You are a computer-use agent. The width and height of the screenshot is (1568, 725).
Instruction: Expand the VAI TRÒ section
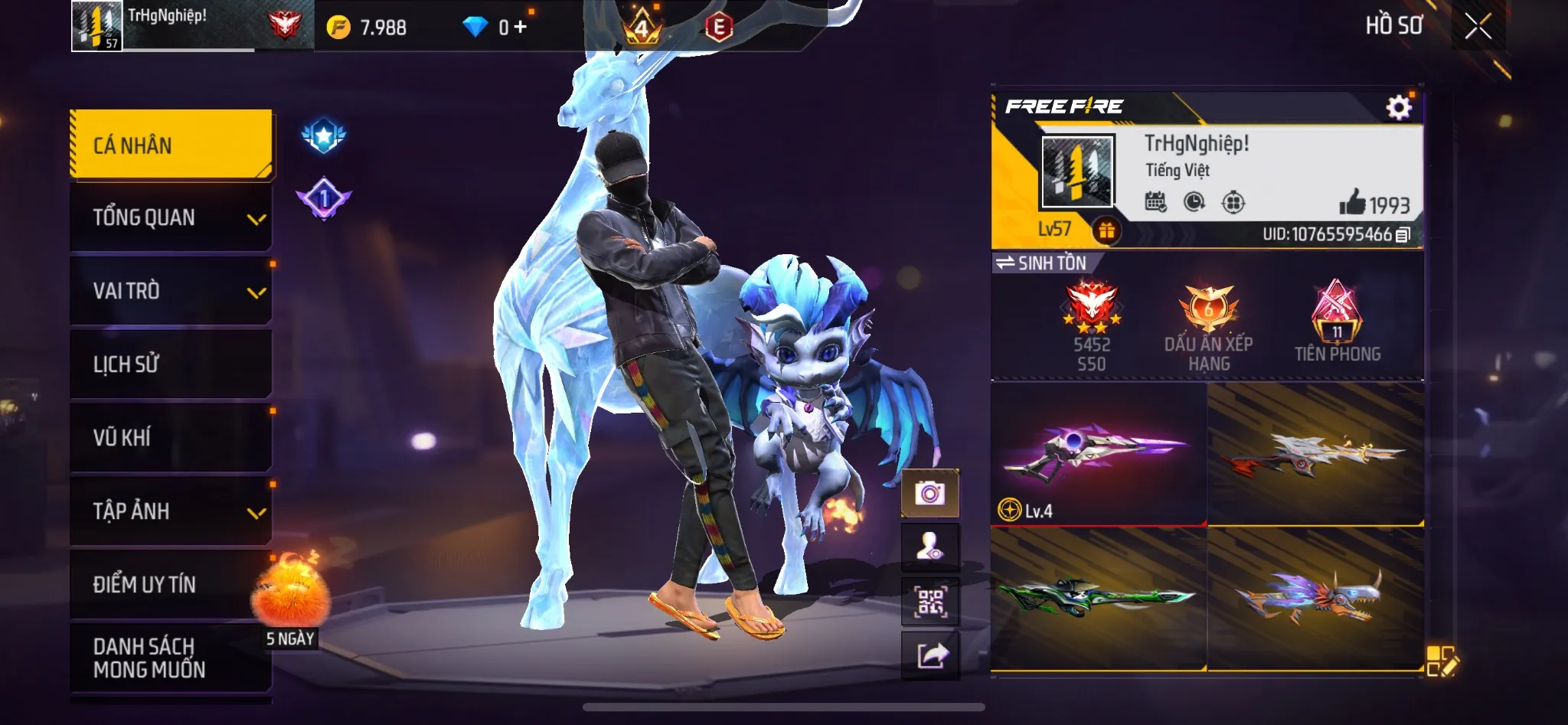170,291
